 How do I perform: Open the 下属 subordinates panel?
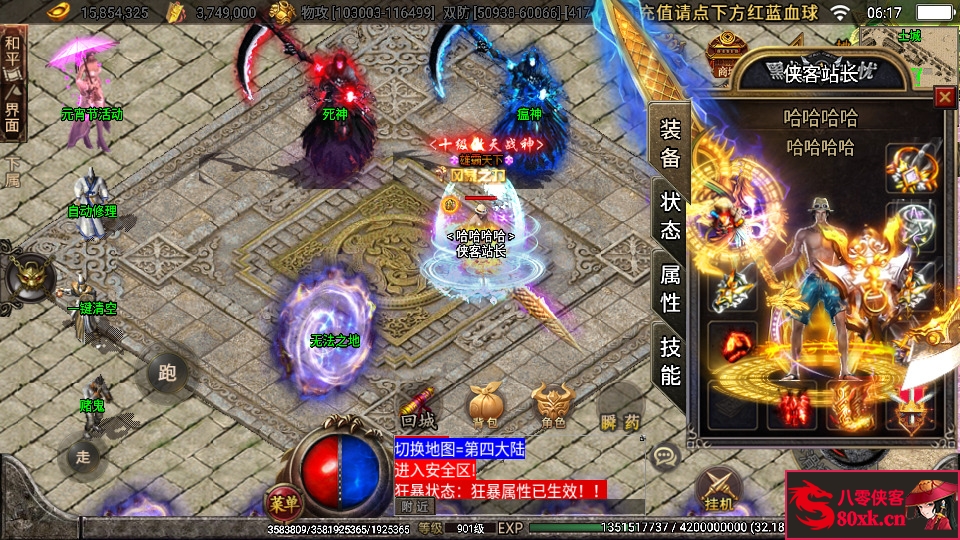12,172
